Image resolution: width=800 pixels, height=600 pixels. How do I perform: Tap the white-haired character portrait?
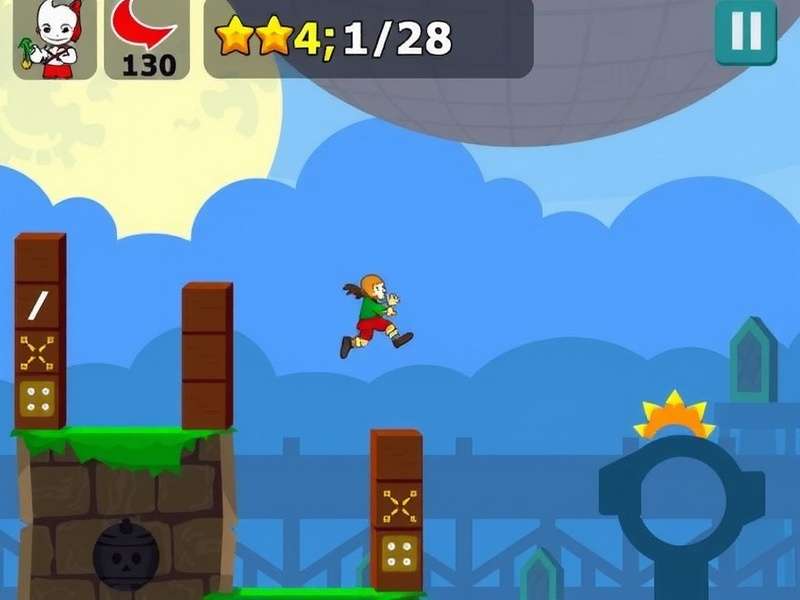[55, 38]
